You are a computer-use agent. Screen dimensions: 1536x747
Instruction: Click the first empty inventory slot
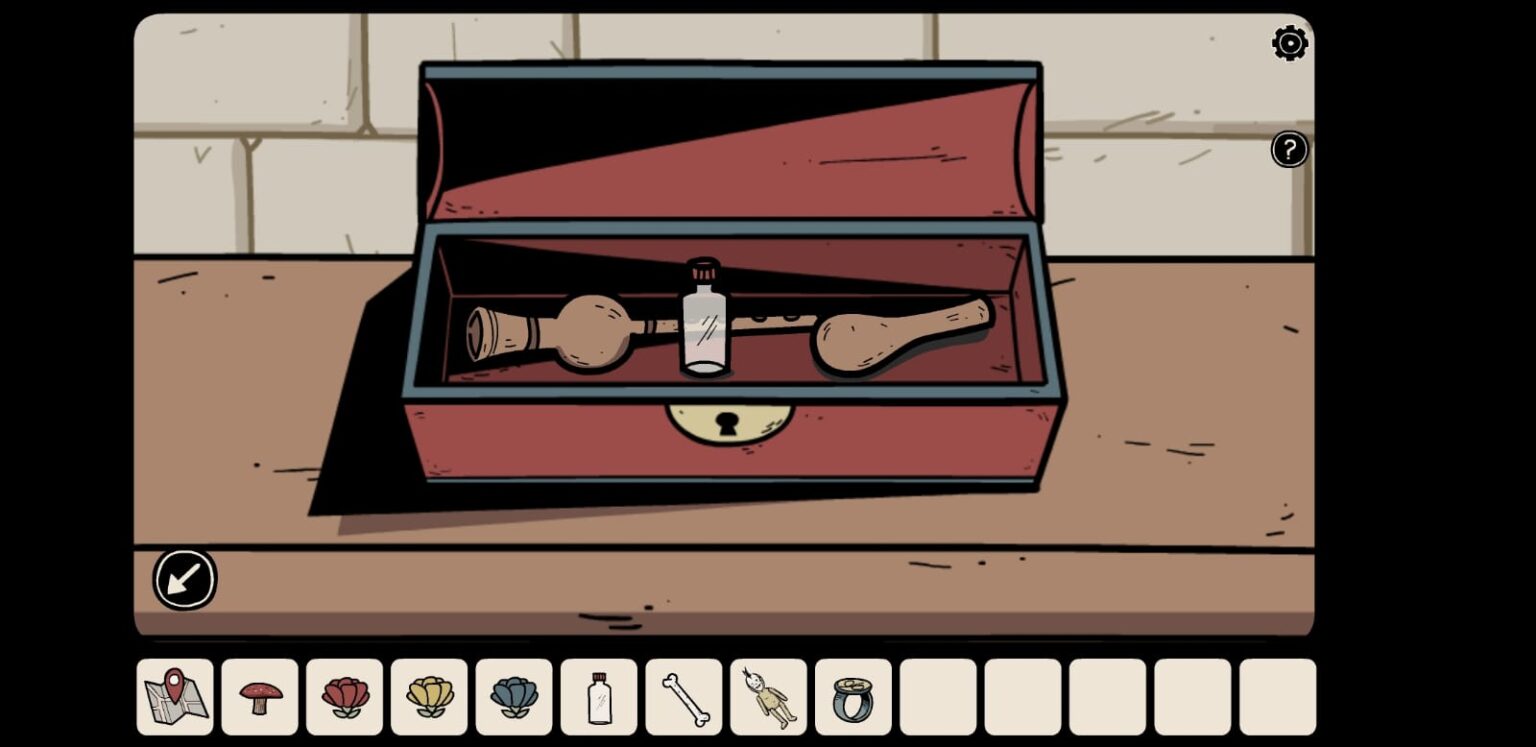(x=937, y=697)
